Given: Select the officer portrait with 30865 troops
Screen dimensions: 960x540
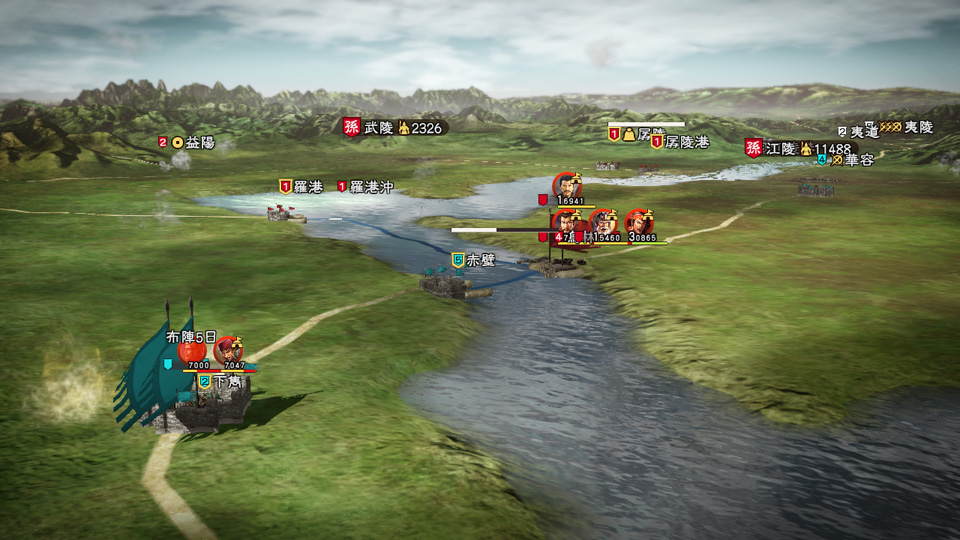Looking at the screenshot, I should (638, 222).
